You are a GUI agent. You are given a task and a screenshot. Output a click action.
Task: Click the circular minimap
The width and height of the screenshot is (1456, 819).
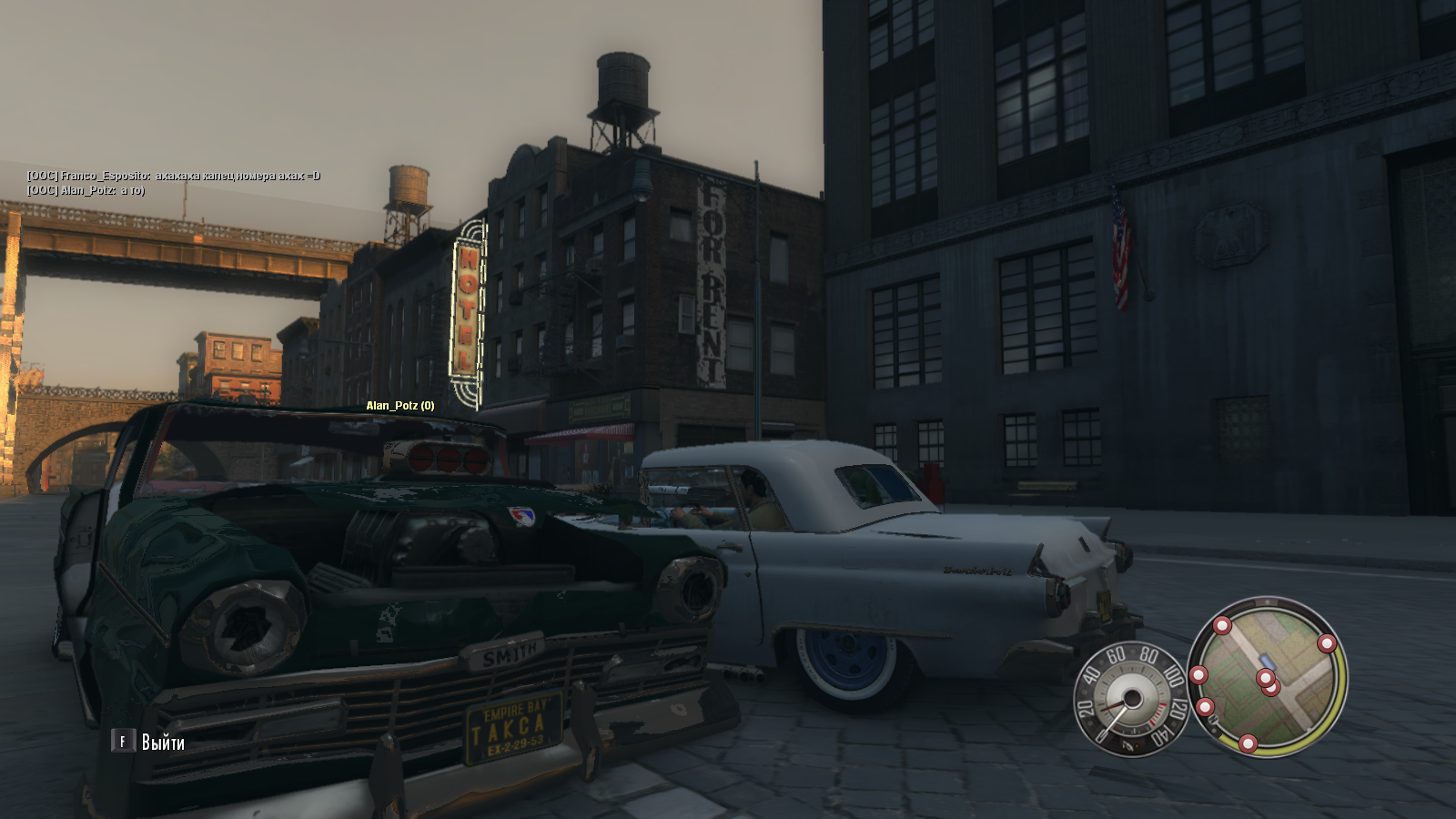click(1267, 676)
